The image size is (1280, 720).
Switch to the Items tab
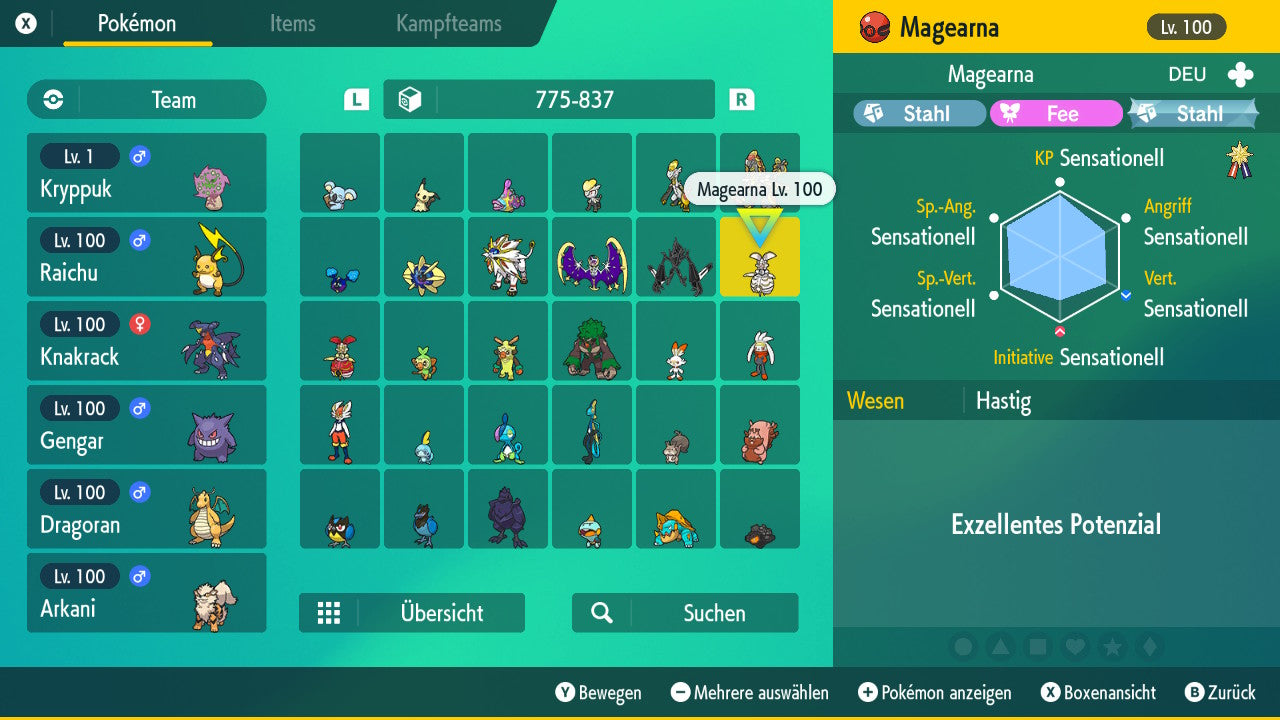pyautogui.click(x=292, y=24)
